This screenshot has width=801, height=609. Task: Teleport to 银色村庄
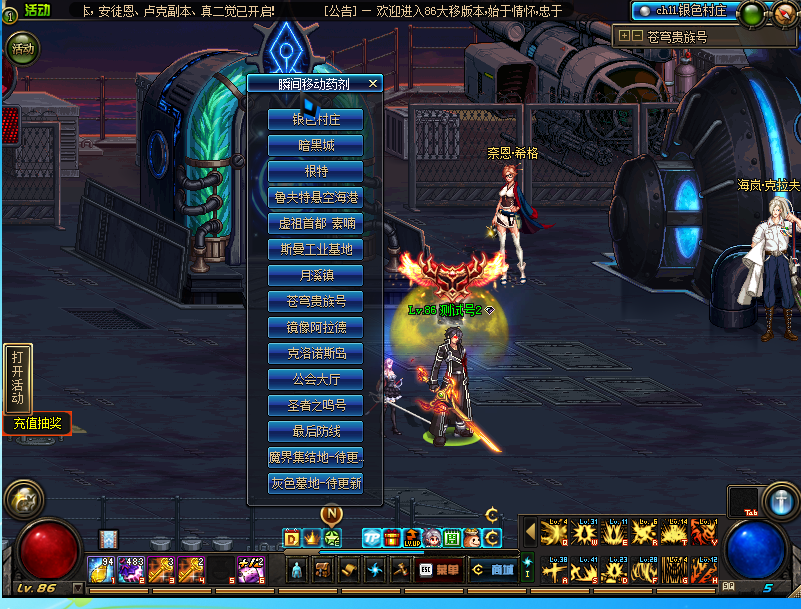point(315,119)
